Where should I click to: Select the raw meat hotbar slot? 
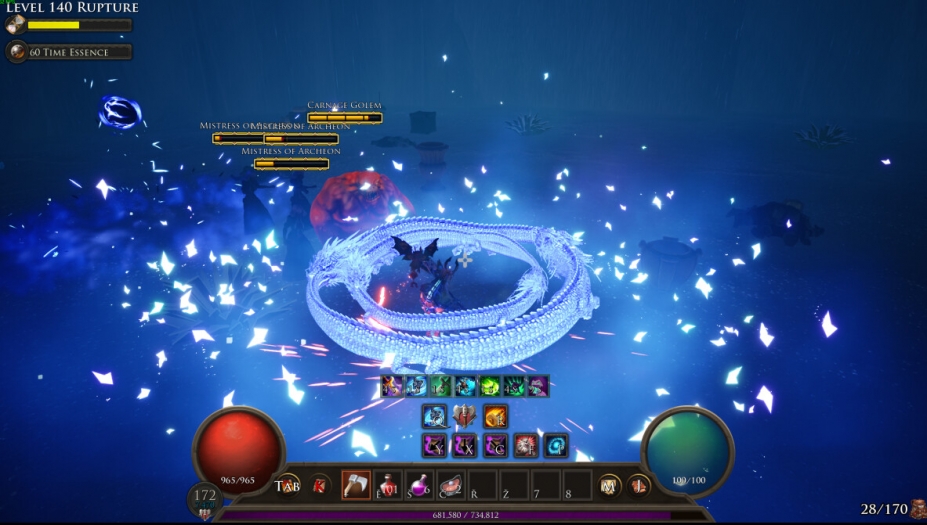(450, 485)
